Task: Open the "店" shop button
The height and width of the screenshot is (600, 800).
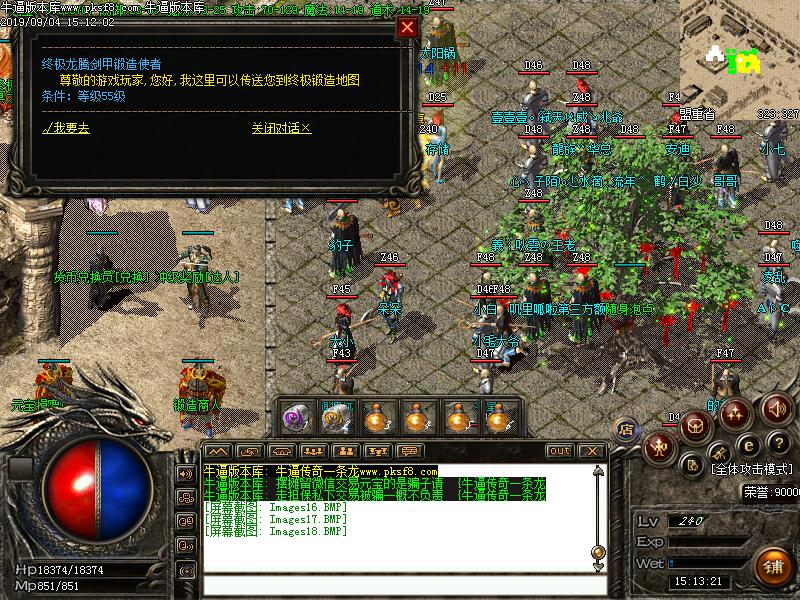Action: [x=625, y=430]
